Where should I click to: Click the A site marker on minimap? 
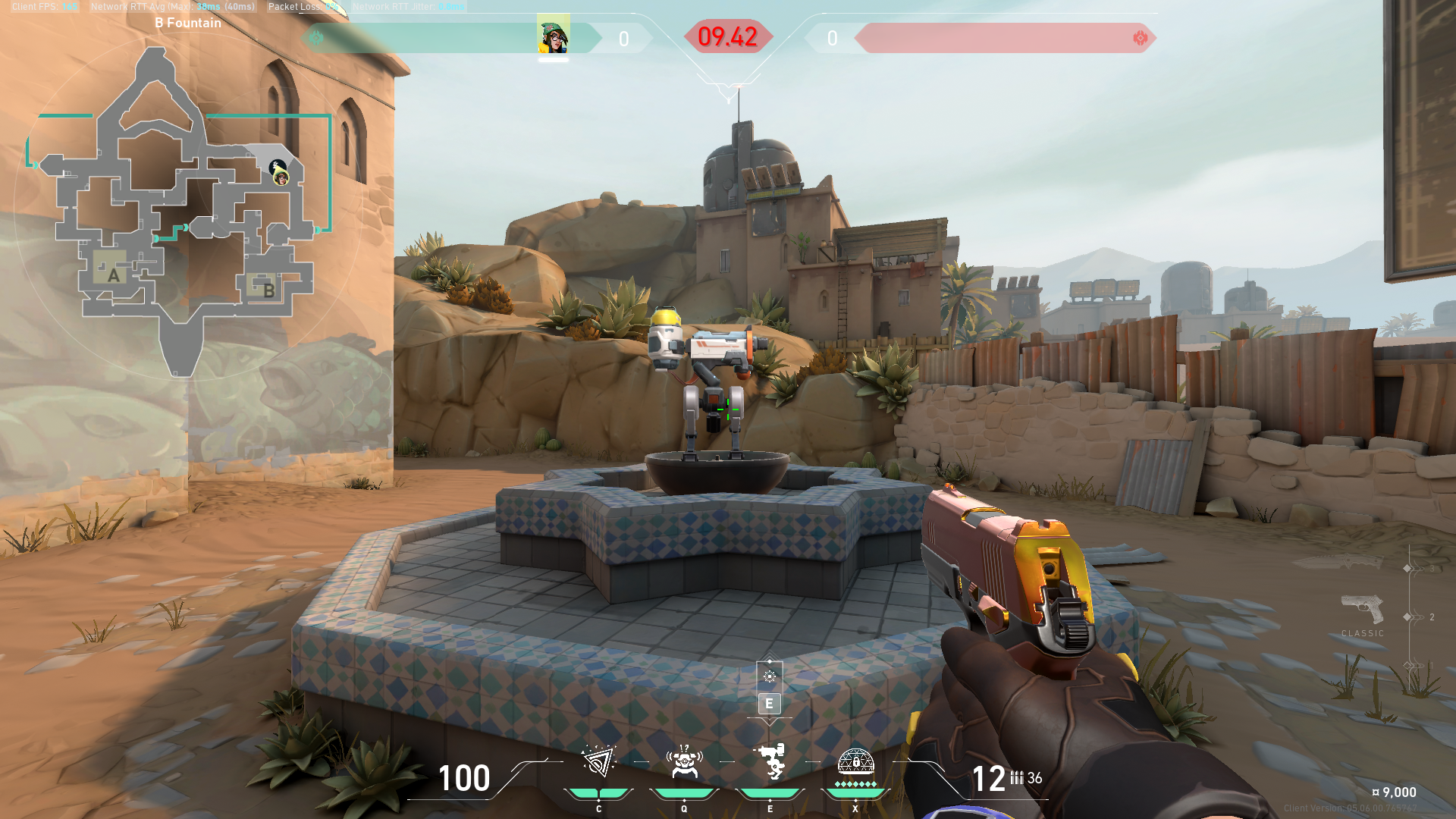click(114, 275)
